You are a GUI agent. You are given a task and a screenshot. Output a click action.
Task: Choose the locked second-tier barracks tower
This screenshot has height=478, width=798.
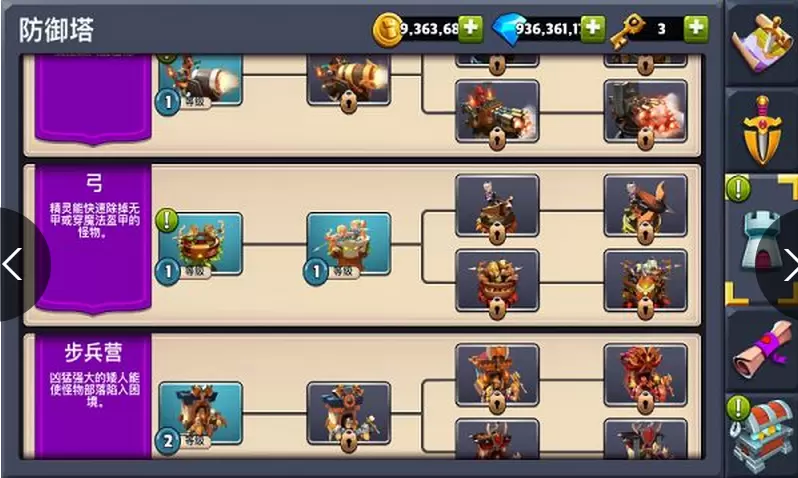point(348,410)
